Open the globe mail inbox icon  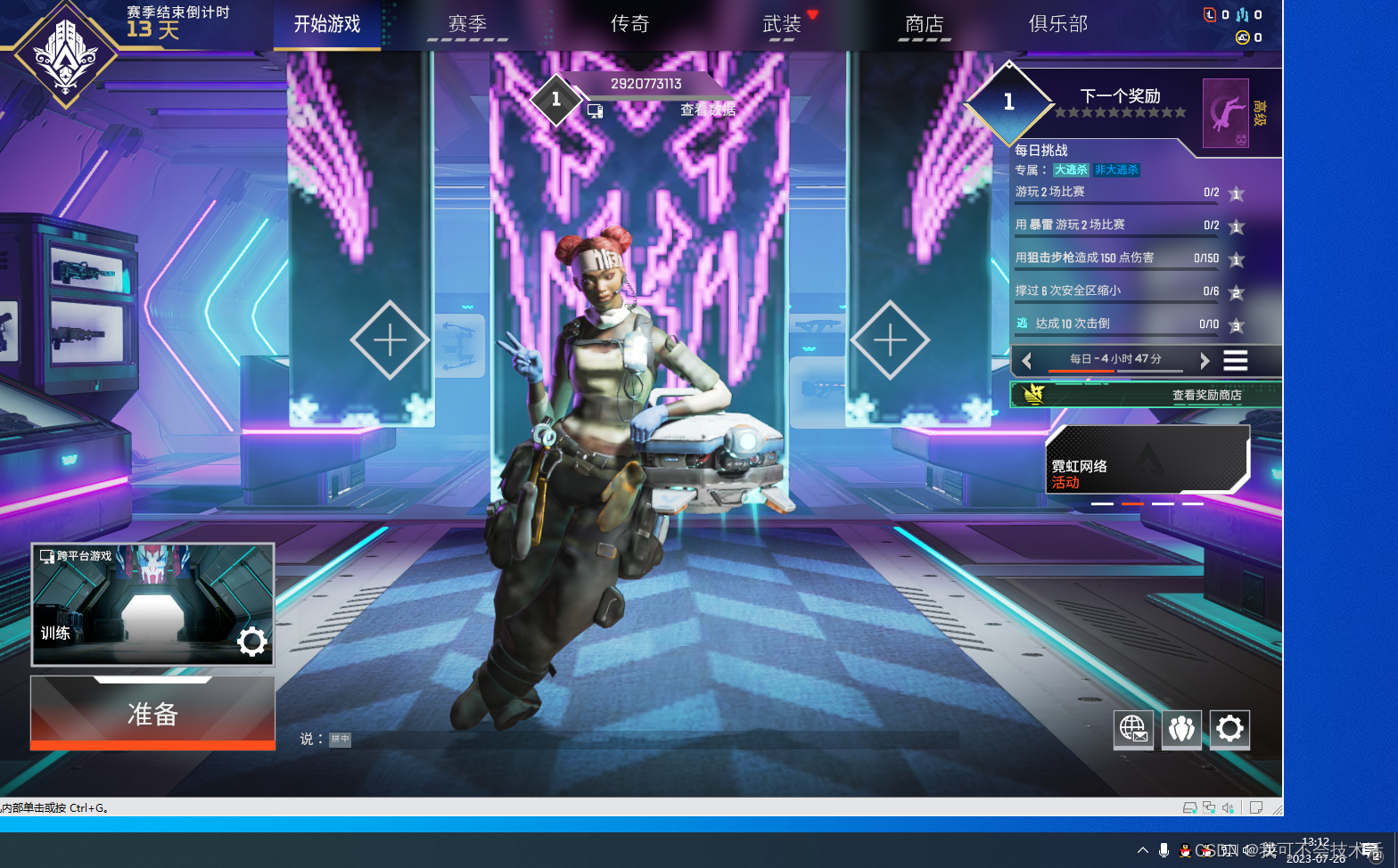pos(1133,729)
